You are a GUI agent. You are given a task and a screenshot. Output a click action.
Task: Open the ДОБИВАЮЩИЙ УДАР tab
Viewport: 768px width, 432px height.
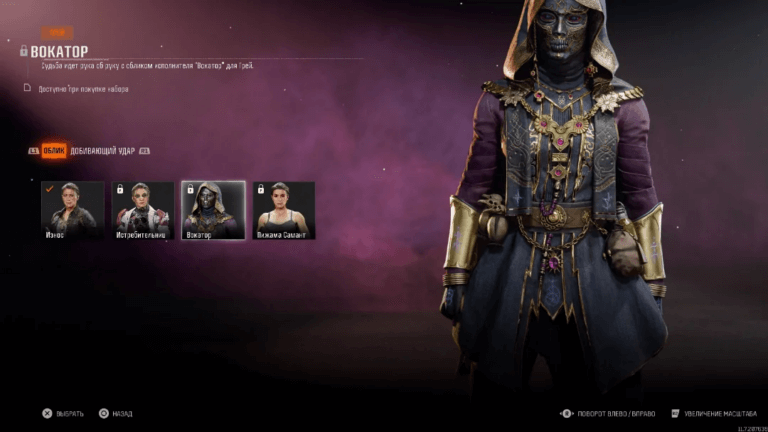(103, 151)
